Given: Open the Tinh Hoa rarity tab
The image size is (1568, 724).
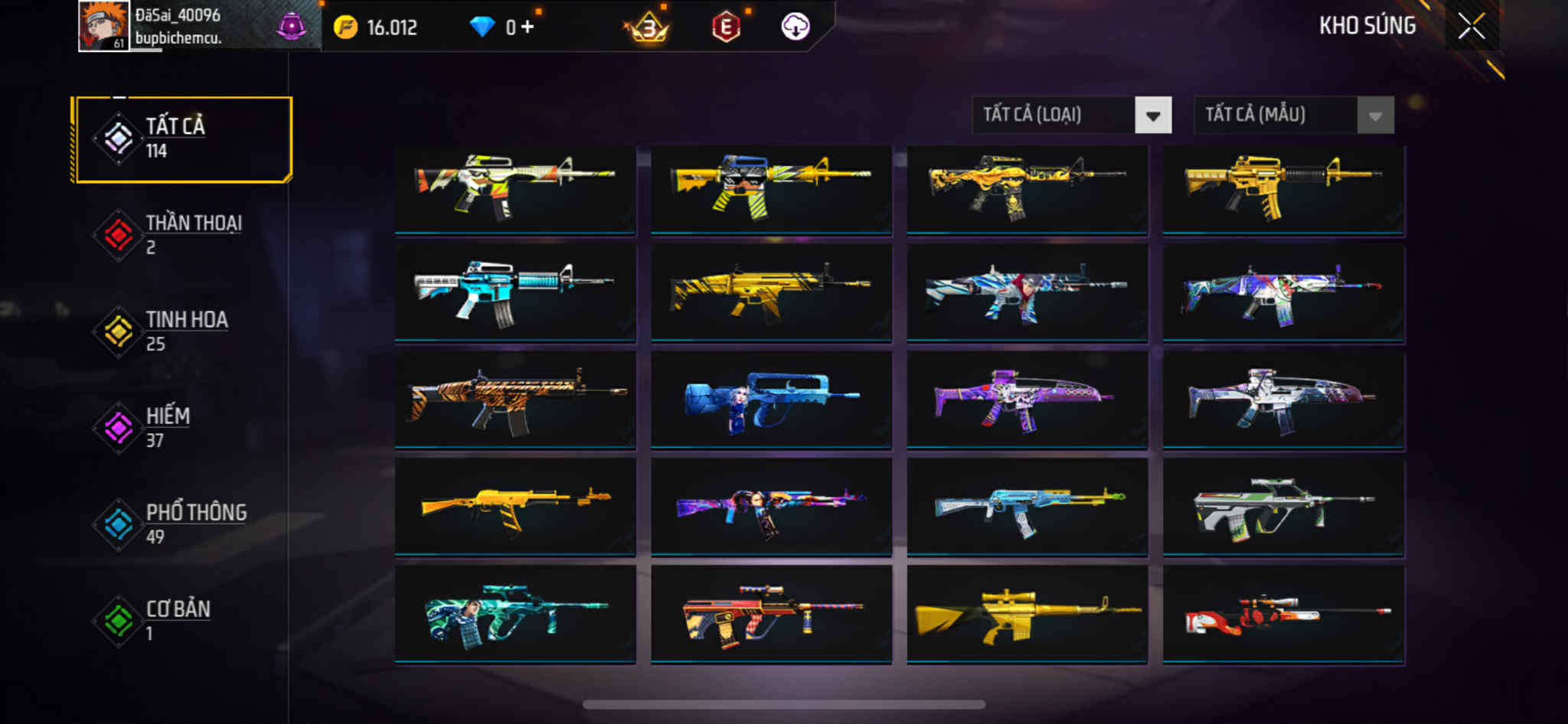Looking at the screenshot, I should point(183,331).
